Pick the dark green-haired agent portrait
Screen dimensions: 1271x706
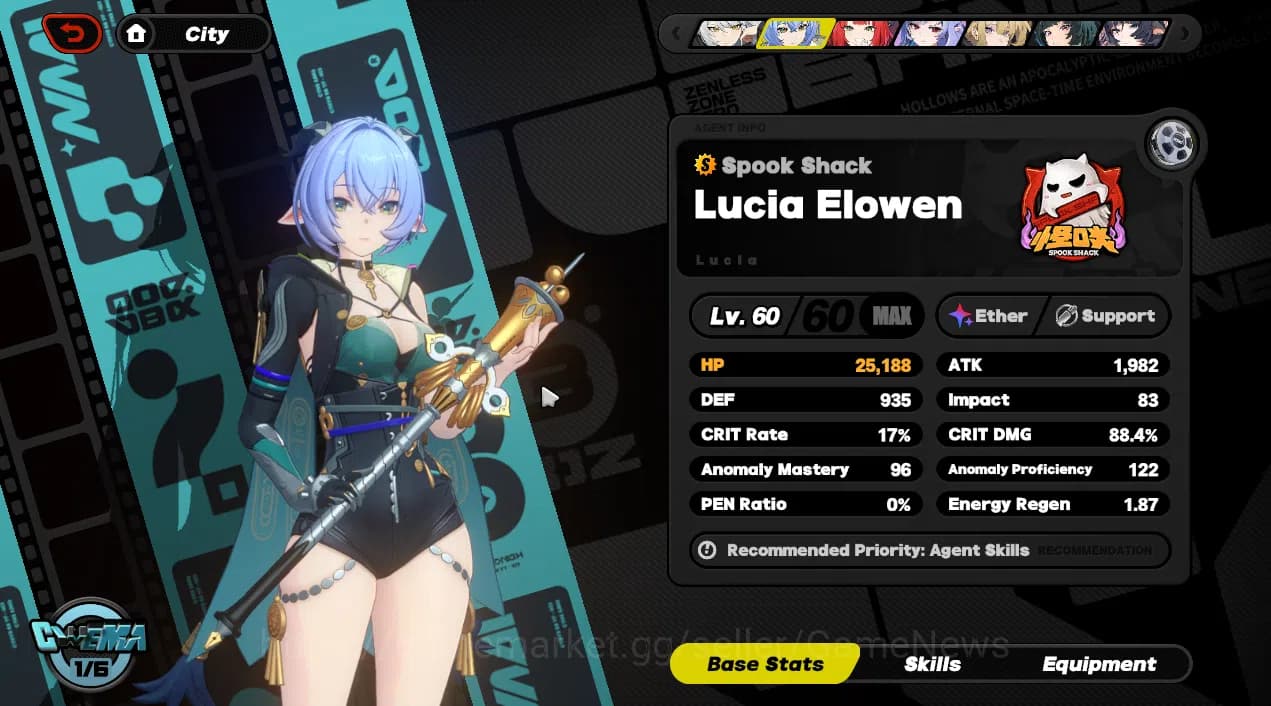(x=1066, y=33)
